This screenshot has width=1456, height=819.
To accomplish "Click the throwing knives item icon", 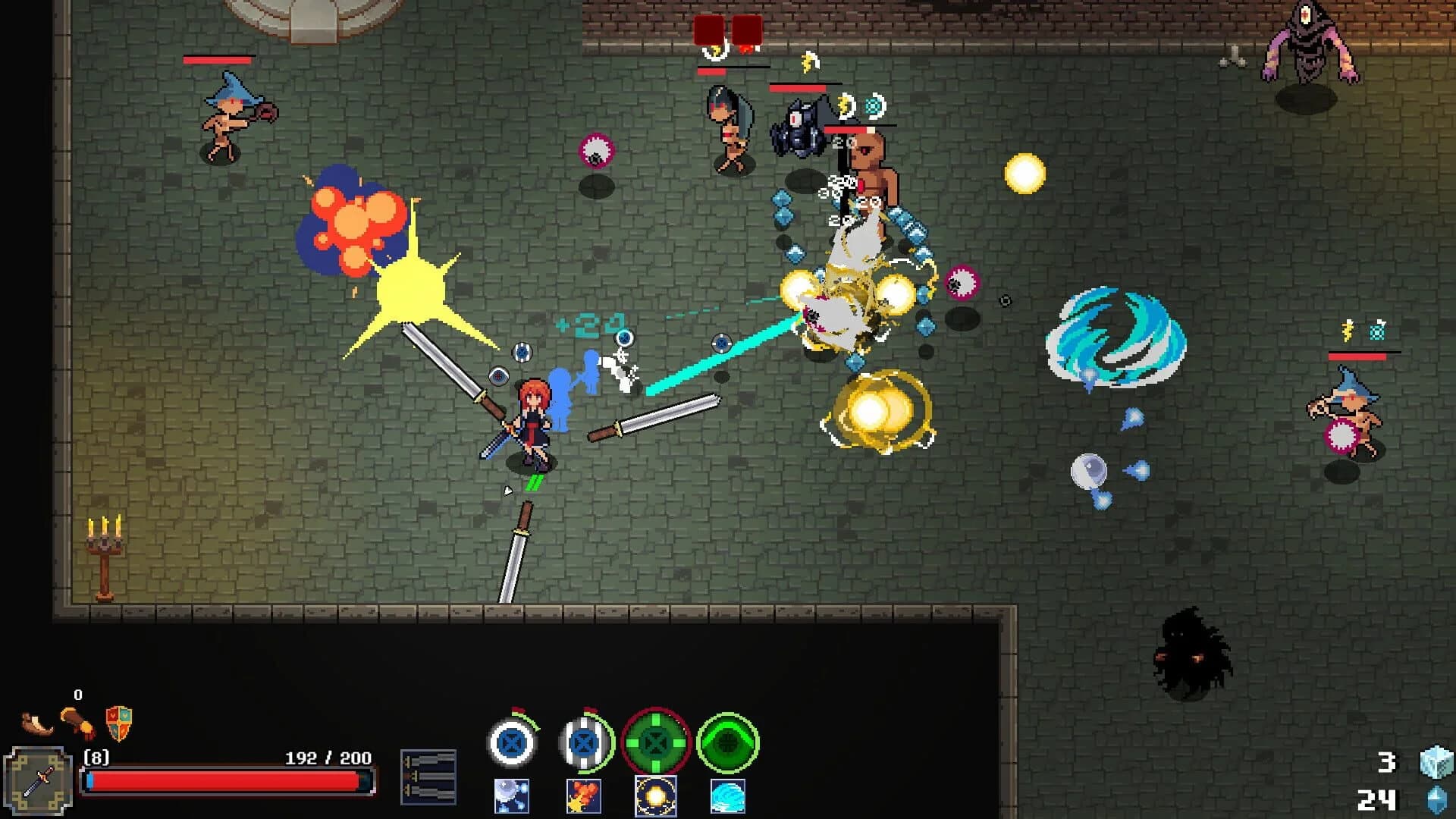I will click(x=429, y=777).
